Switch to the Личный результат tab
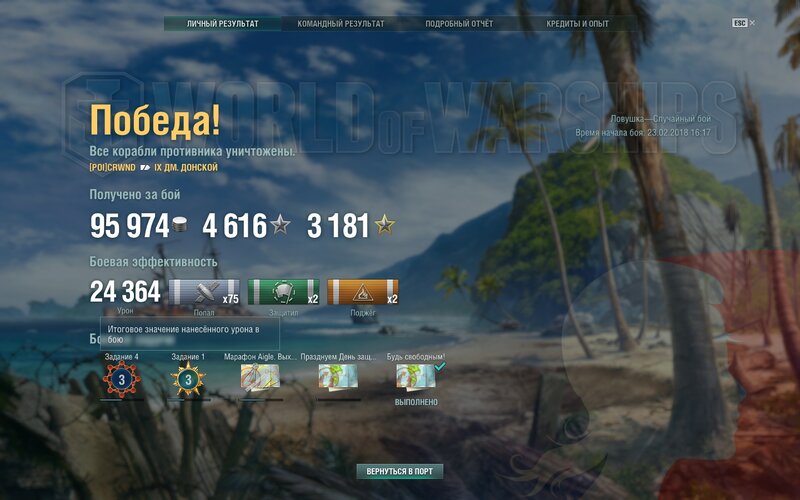800x500 pixels. click(223, 23)
